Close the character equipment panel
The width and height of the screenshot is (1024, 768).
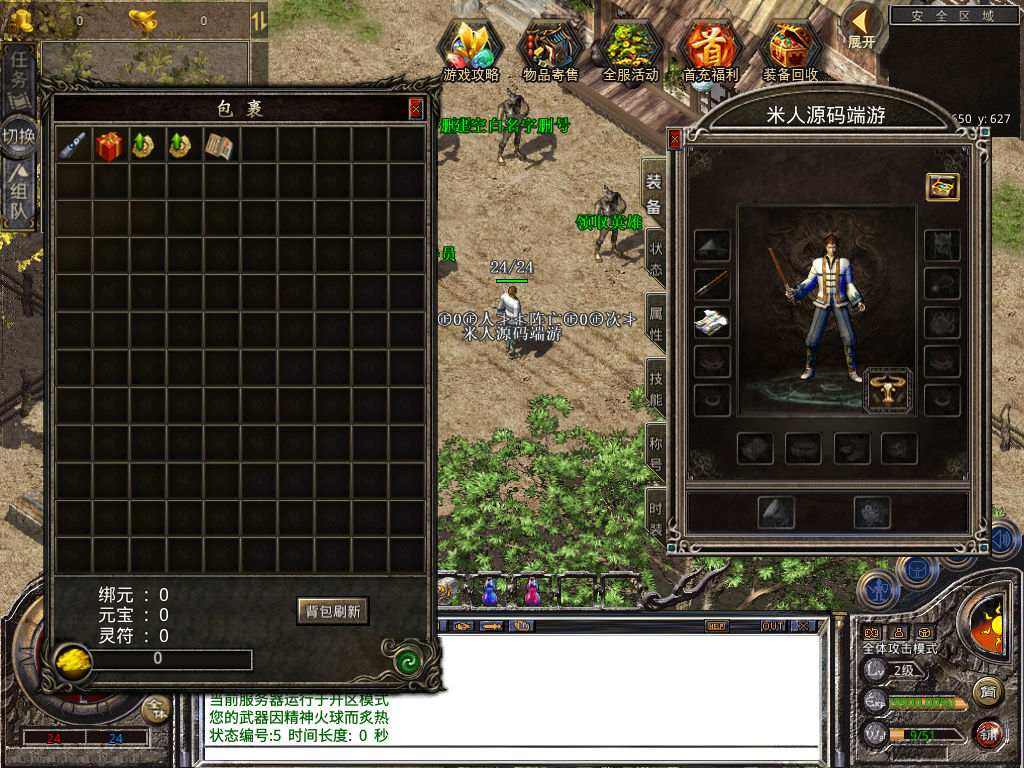(x=675, y=138)
